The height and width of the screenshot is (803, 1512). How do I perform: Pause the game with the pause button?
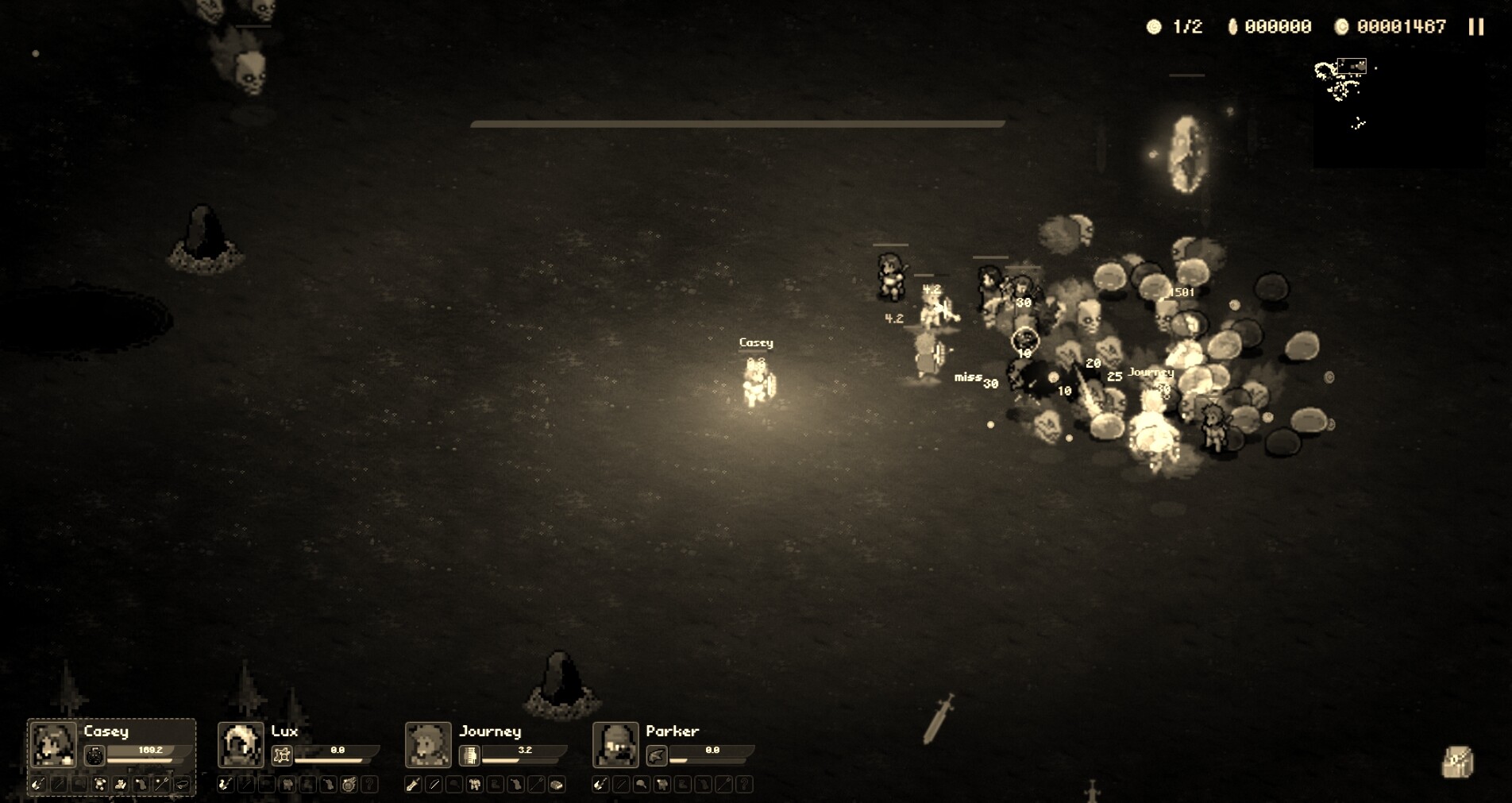(1475, 26)
